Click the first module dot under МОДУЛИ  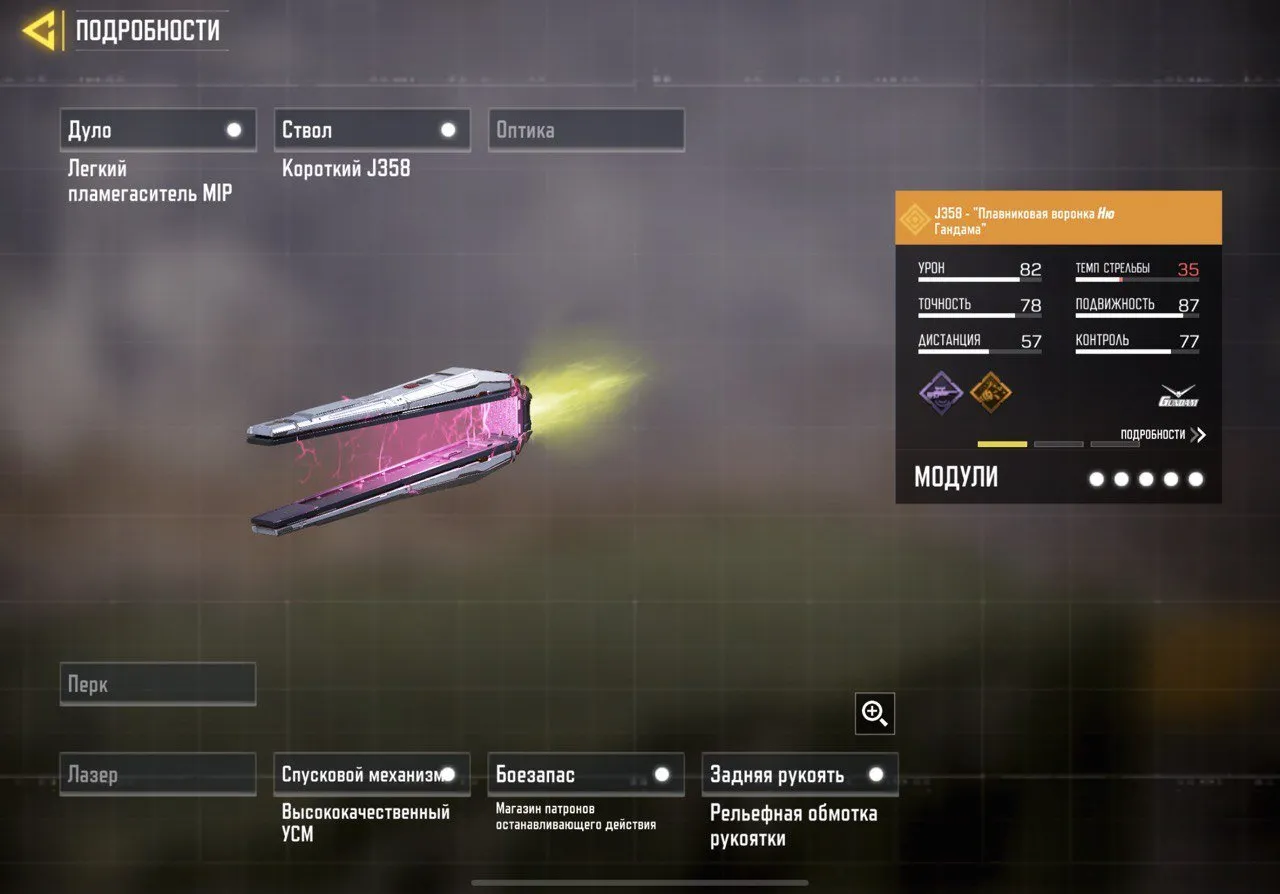tap(1097, 479)
